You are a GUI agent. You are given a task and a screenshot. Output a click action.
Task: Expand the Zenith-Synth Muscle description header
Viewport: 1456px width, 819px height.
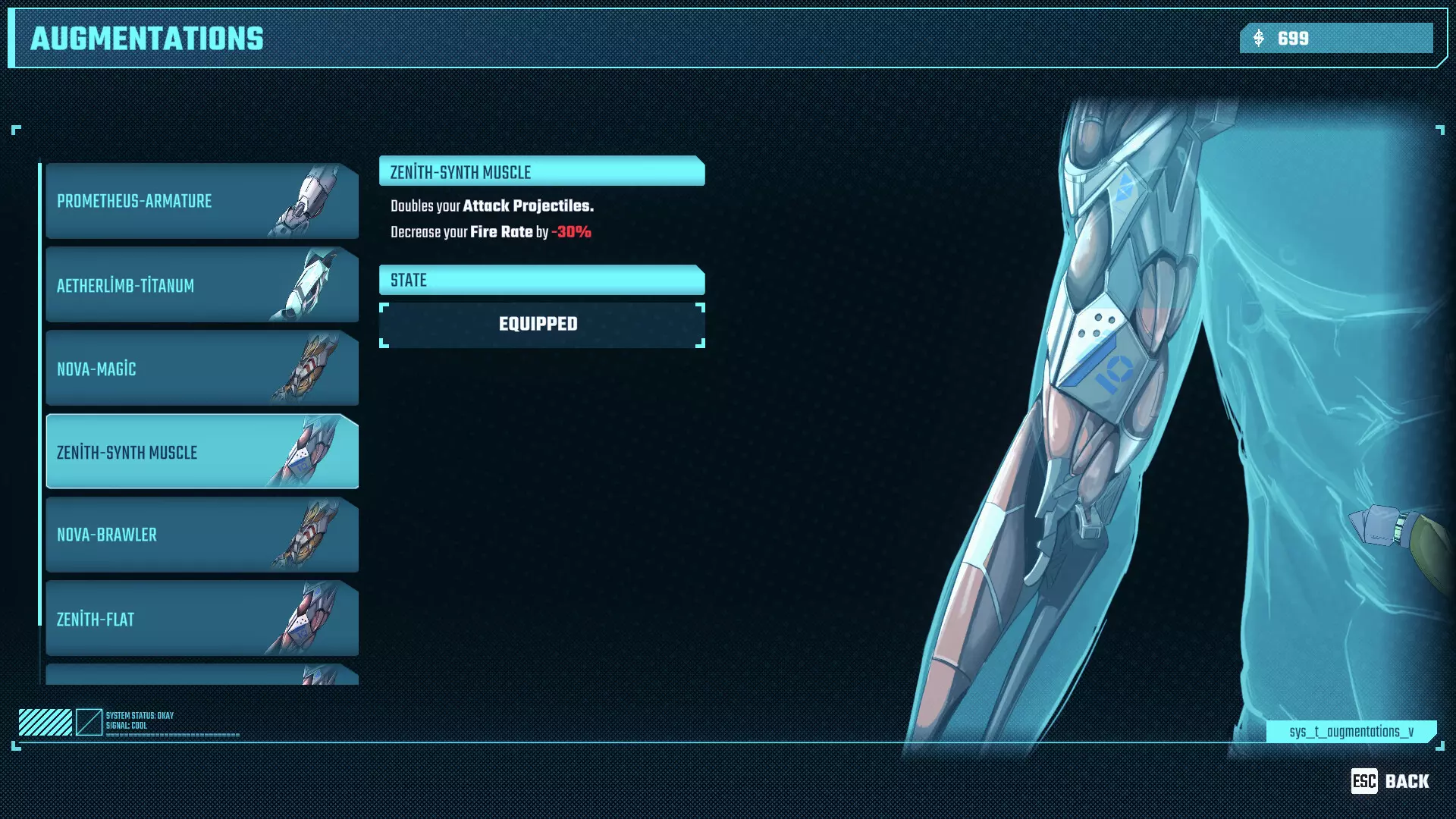(x=541, y=172)
